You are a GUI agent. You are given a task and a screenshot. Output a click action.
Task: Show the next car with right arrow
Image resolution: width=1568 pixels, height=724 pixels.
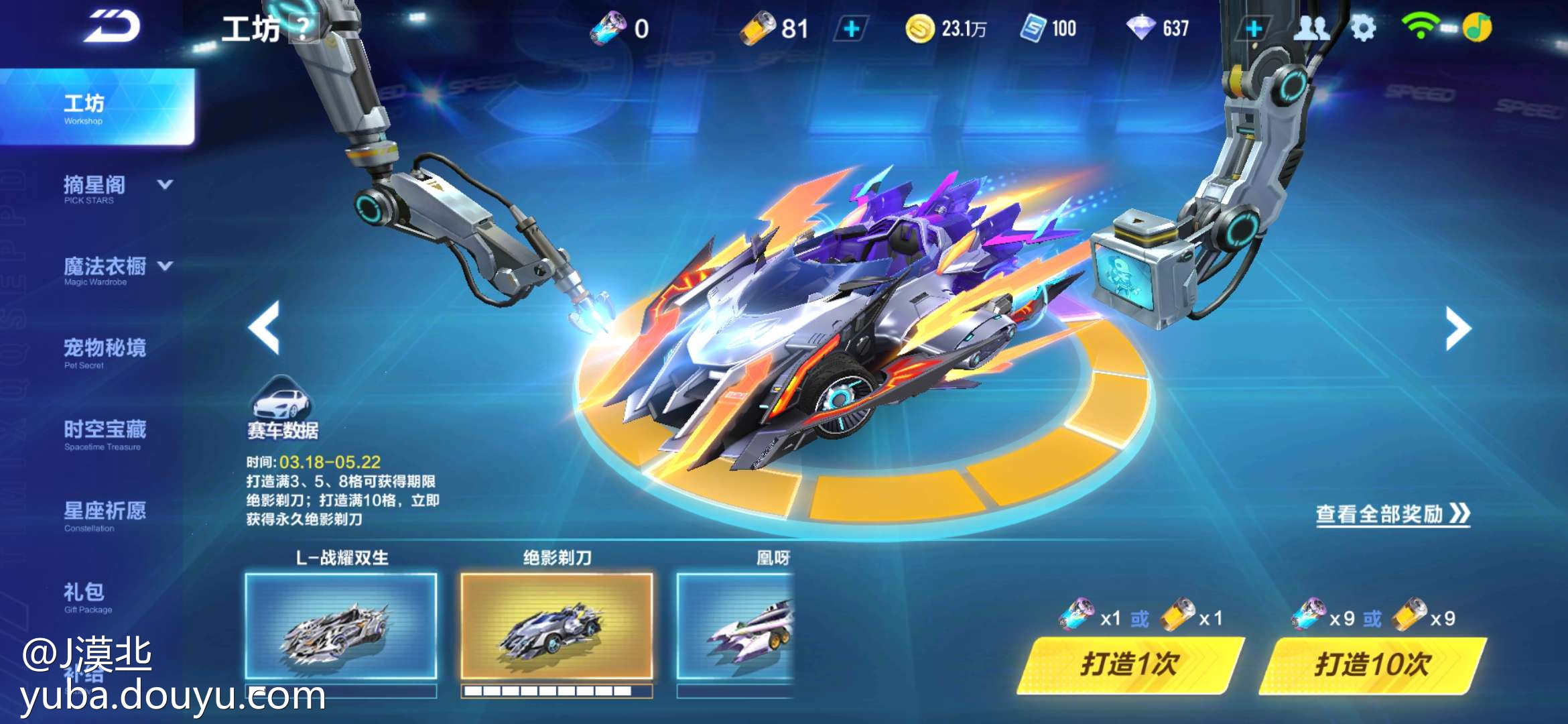coord(1457,328)
